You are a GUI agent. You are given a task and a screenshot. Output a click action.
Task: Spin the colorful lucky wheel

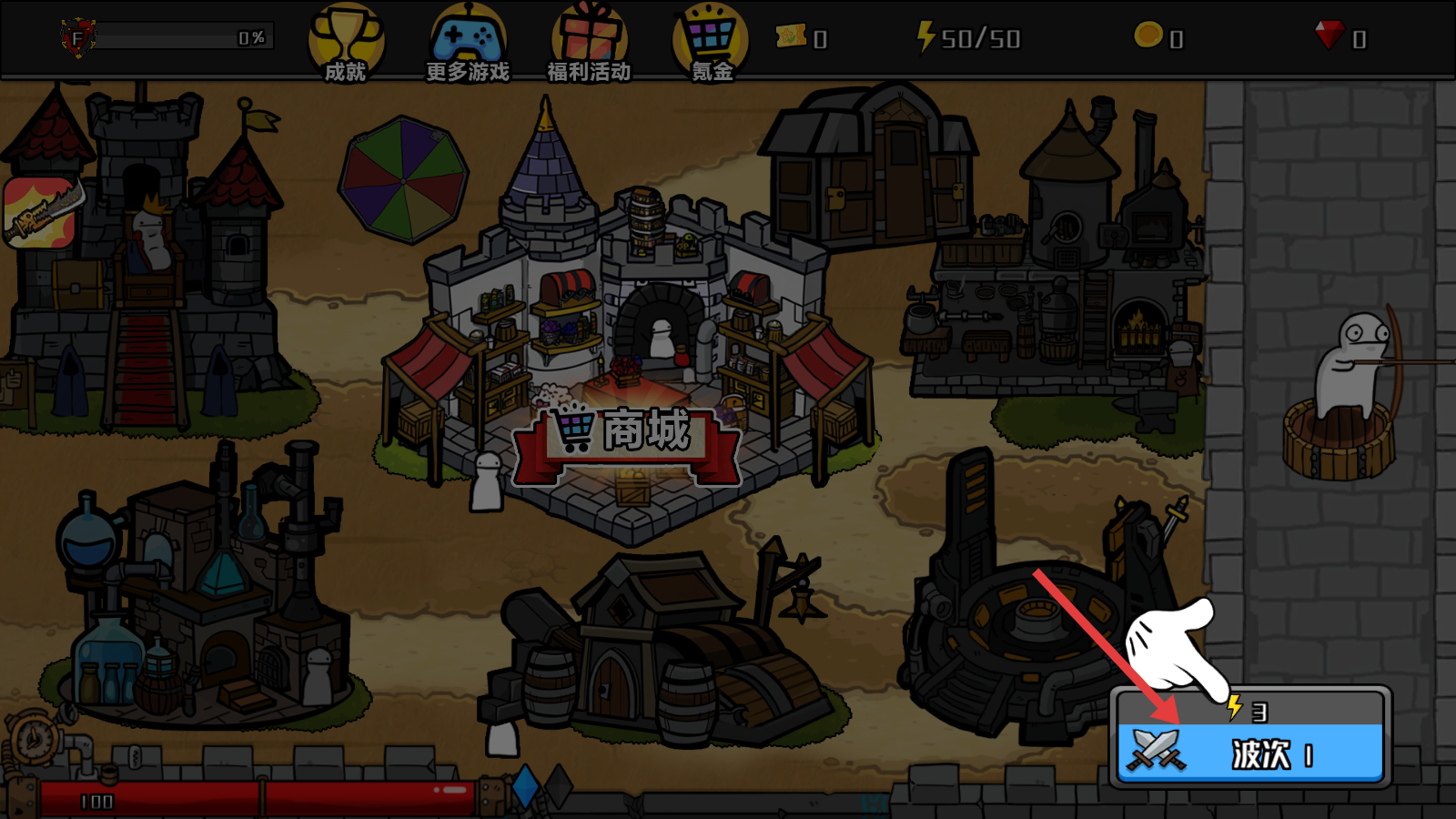tap(403, 179)
